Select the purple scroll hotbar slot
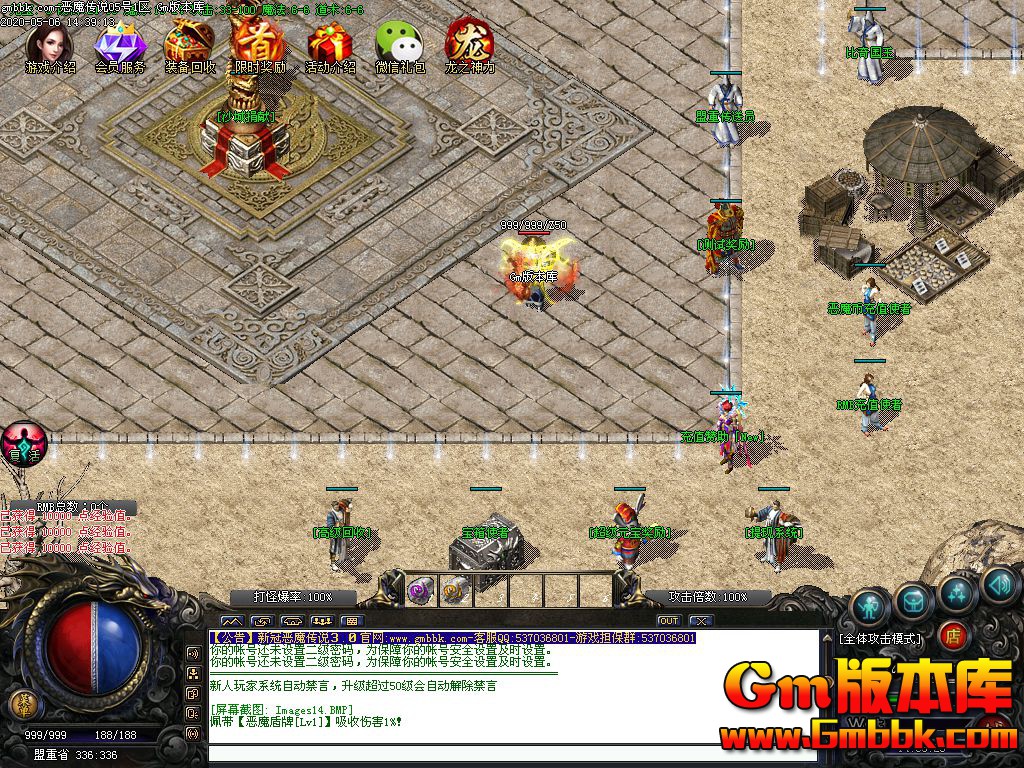The height and width of the screenshot is (768, 1024). click(419, 591)
